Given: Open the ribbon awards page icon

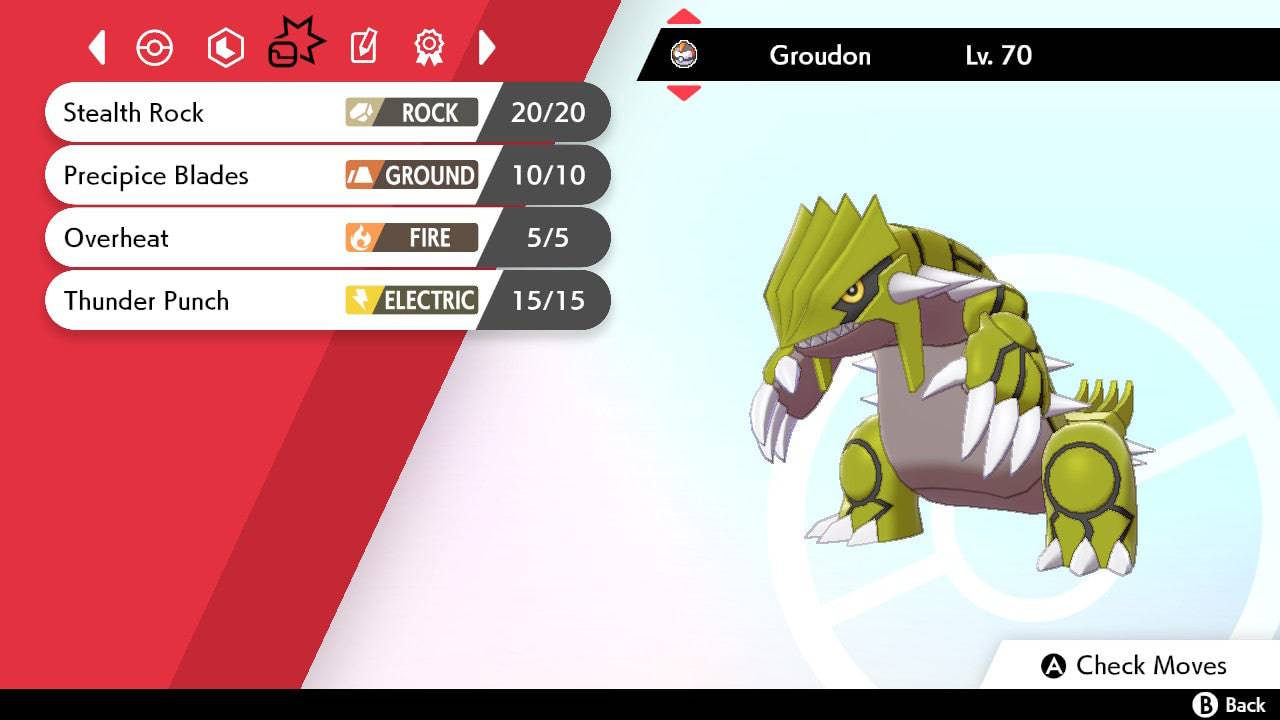Looking at the screenshot, I should pos(429,46).
